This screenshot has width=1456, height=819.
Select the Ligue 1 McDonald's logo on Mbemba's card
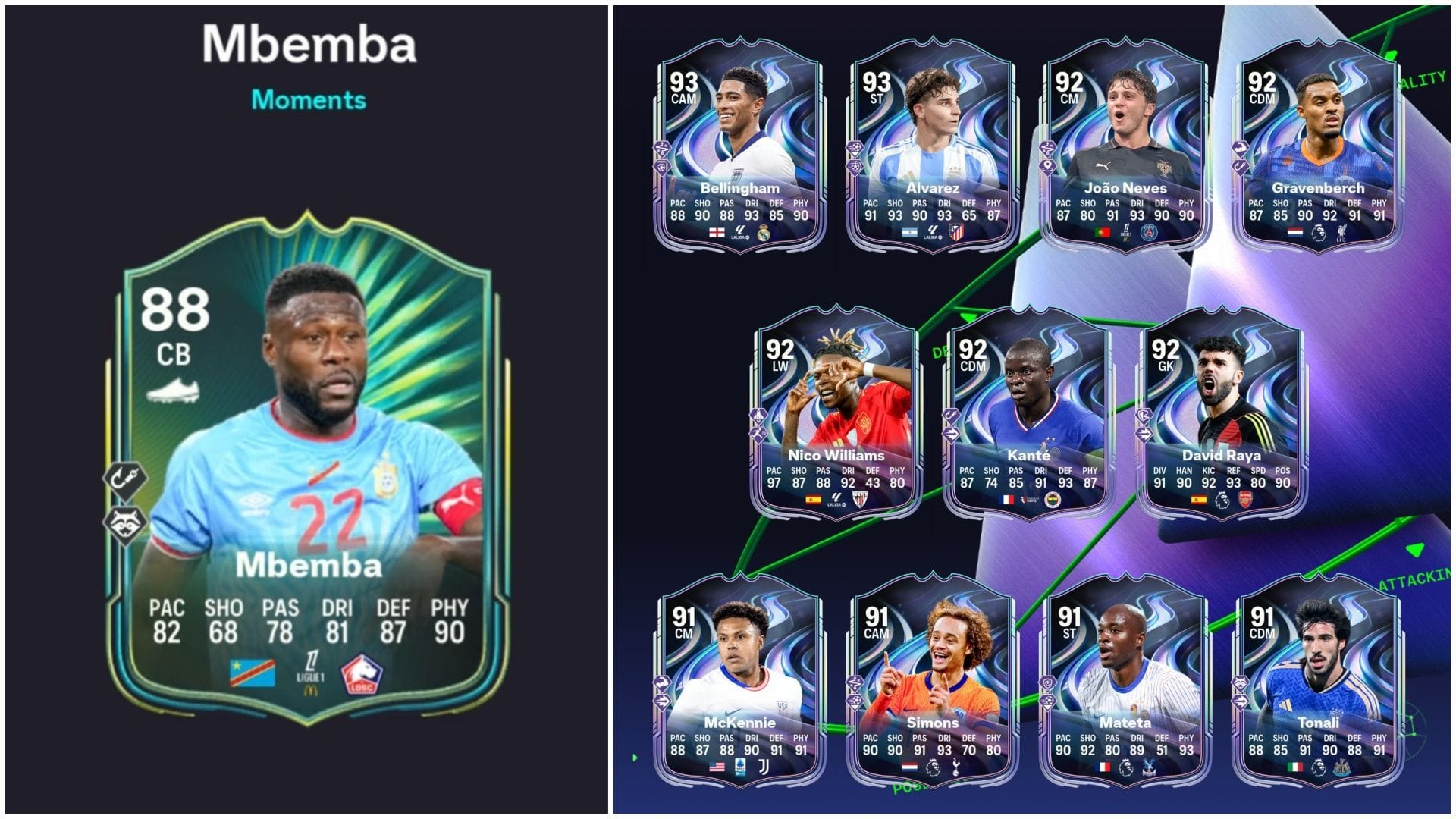[x=311, y=670]
